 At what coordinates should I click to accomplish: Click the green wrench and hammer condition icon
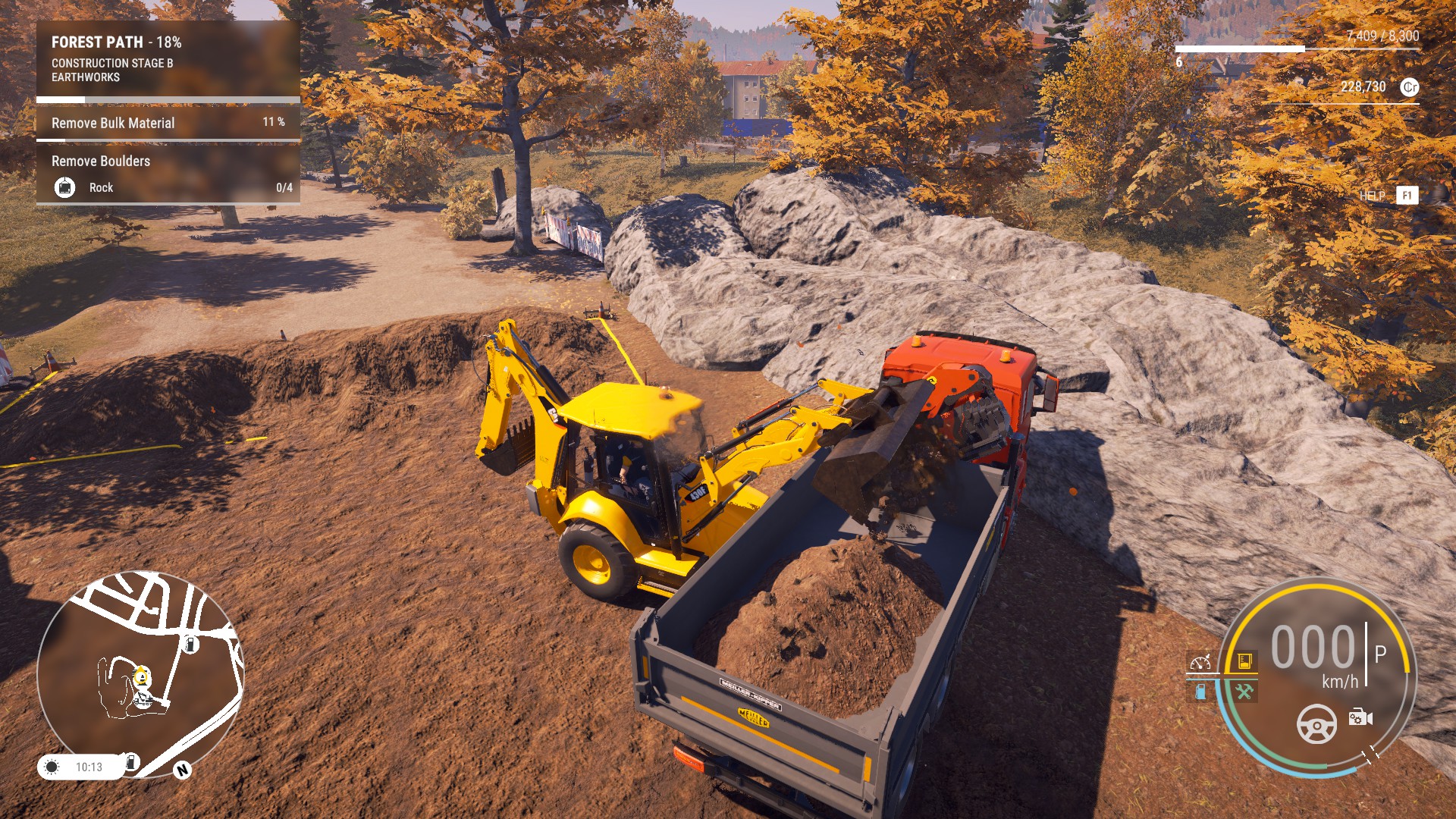pyautogui.click(x=1244, y=692)
